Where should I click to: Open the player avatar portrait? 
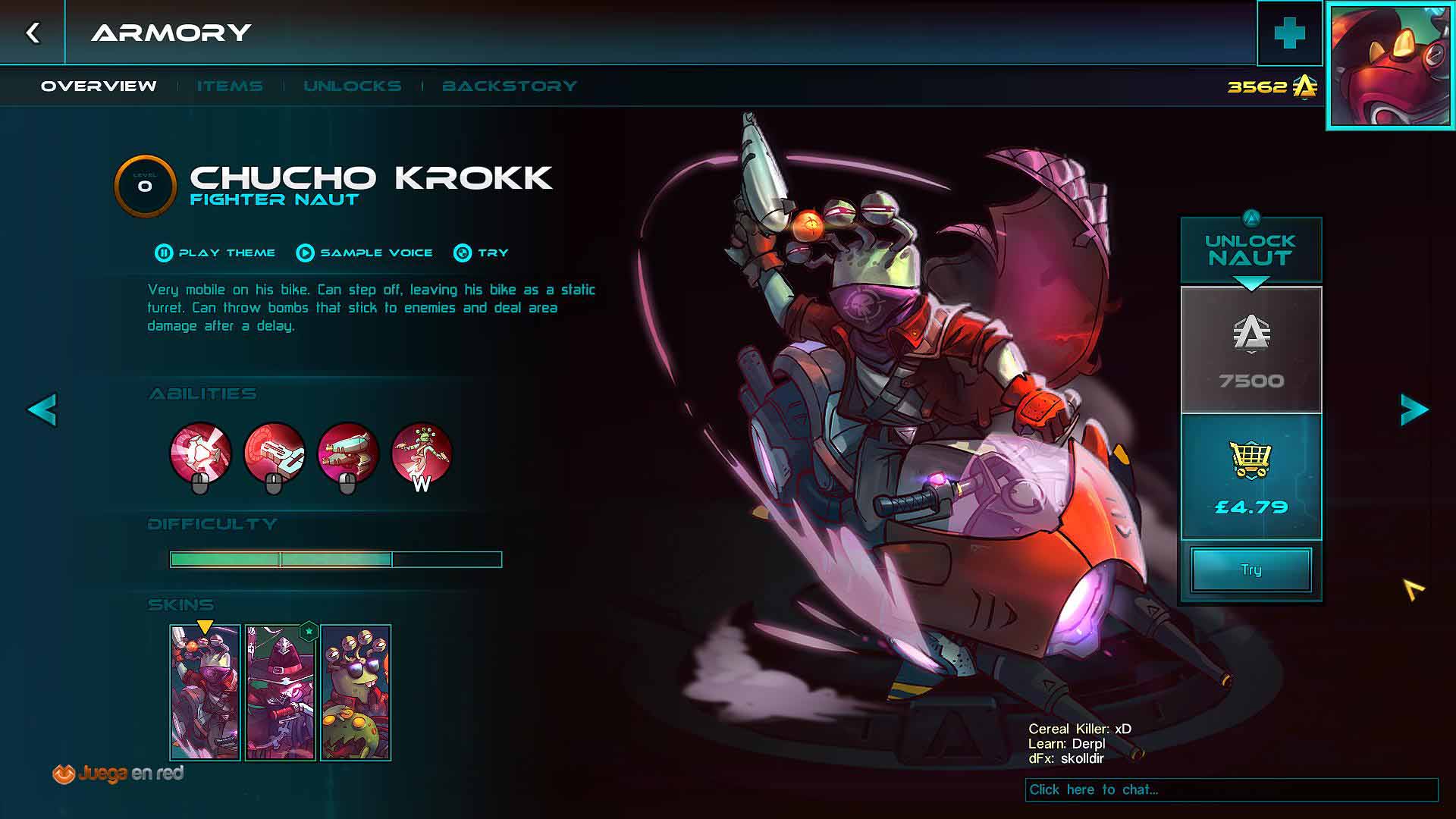click(1390, 66)
